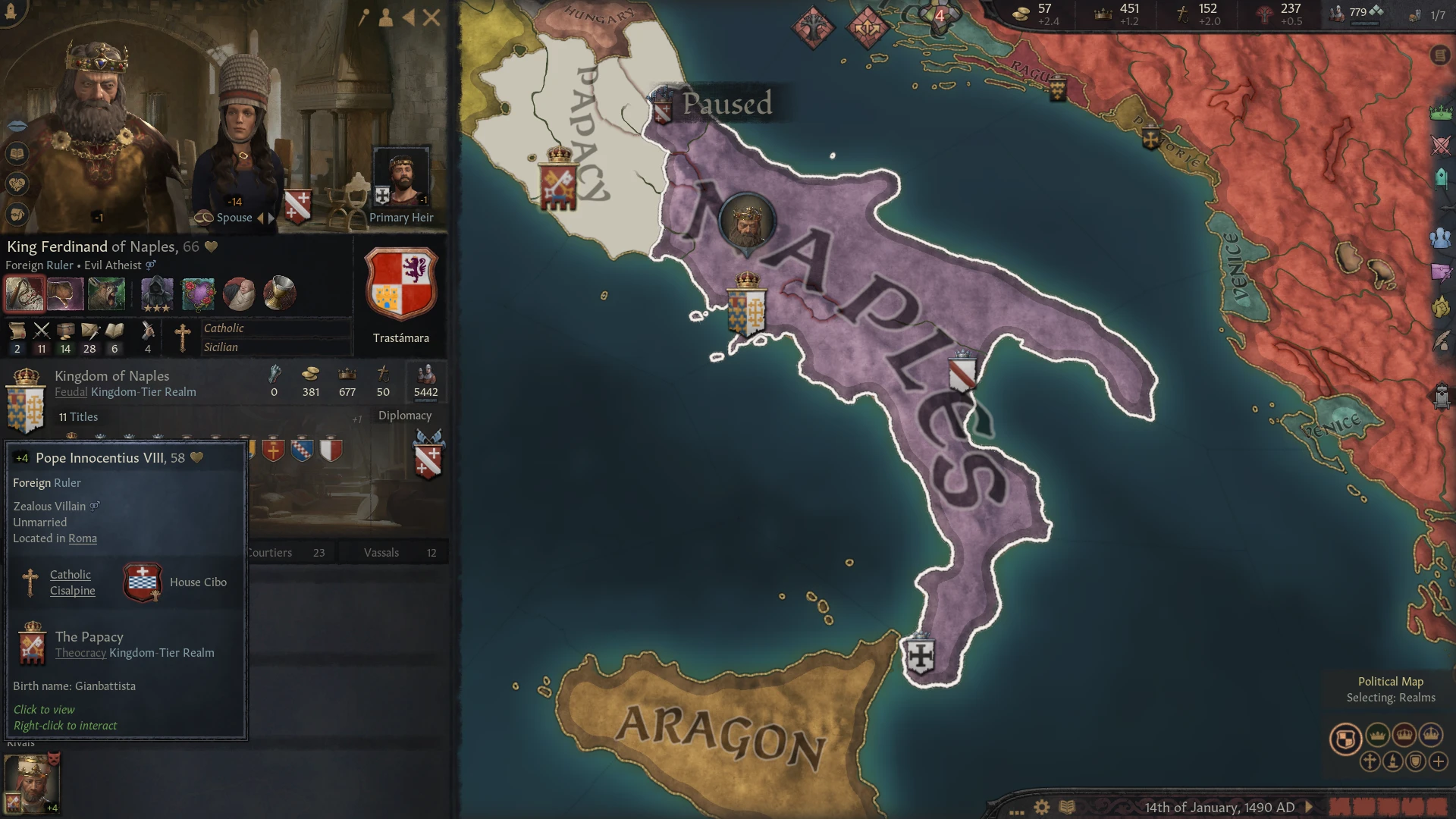This screenshot has height=819, width=1456.
Task: Expand the ellipsis menu next to the gear
Action: 1017,812
